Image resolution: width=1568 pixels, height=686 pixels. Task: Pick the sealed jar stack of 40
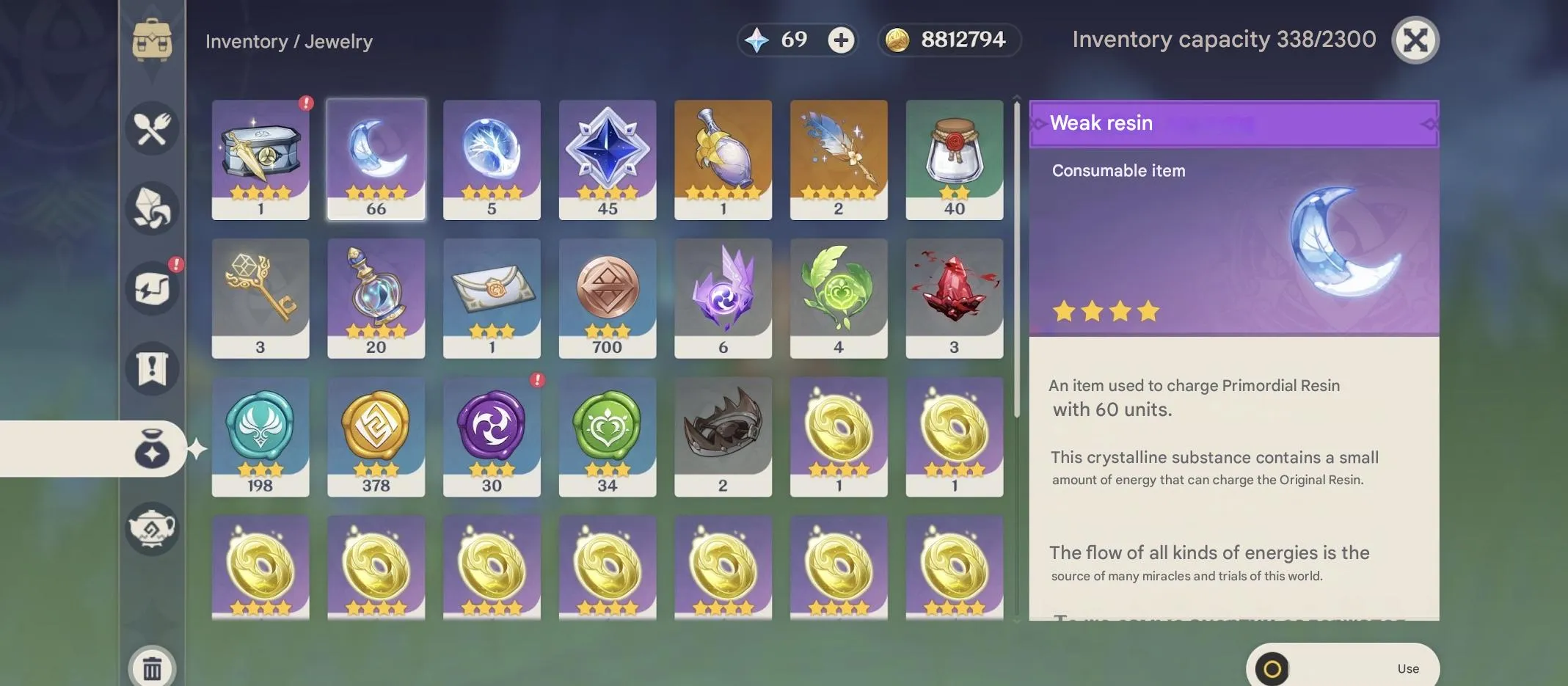pos(954,159)
